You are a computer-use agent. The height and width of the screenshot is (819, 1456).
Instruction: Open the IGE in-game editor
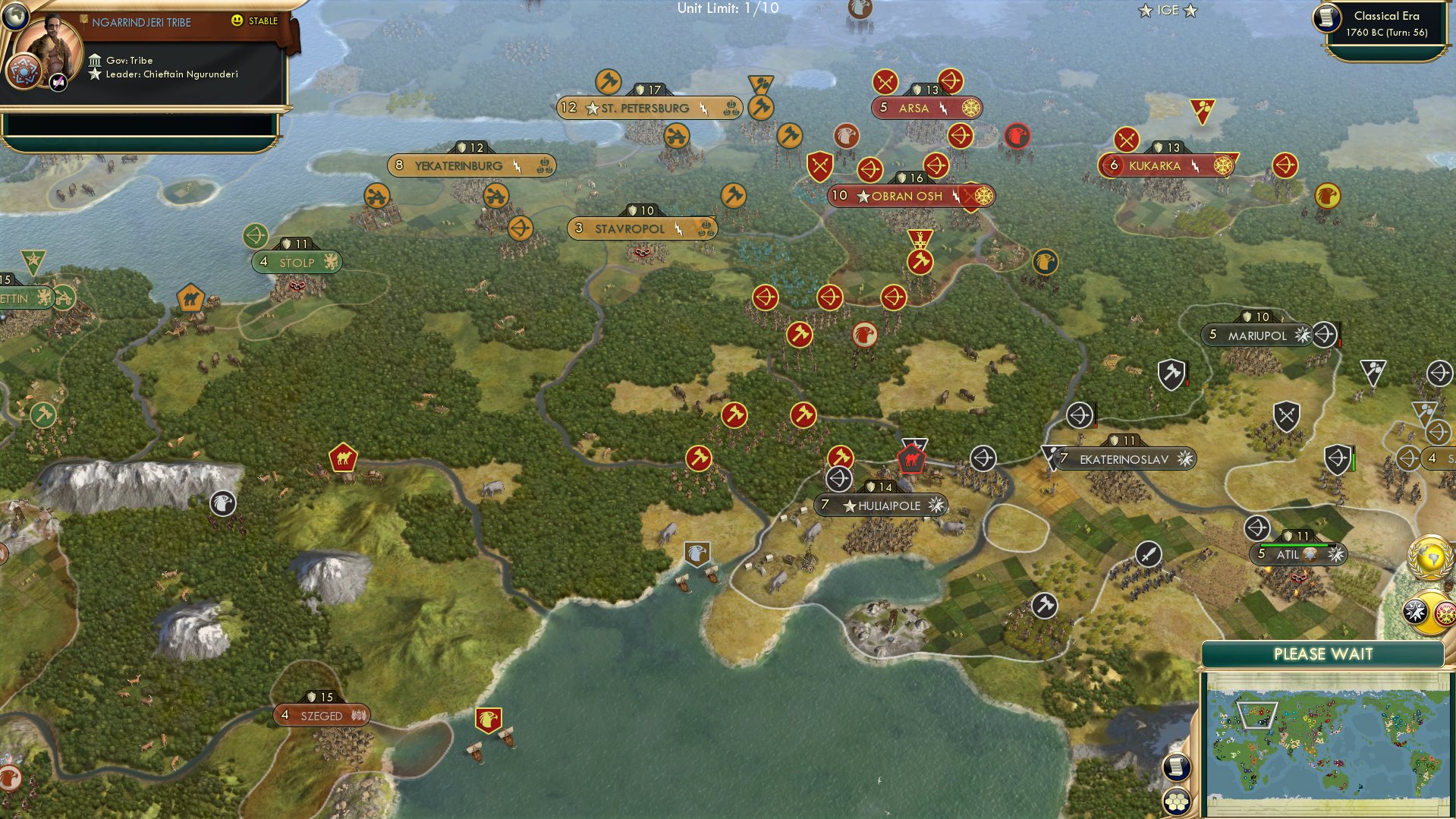pos(1167,11)
